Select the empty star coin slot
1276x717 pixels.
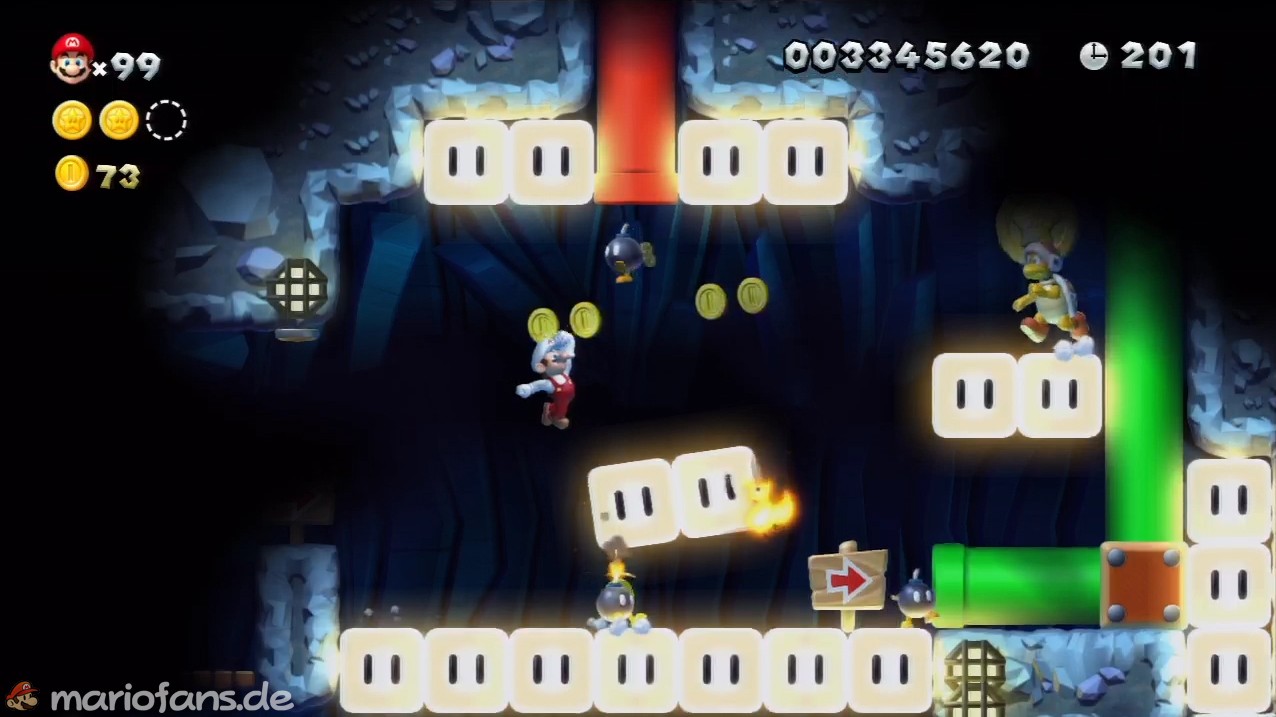(x=166, y=121)
